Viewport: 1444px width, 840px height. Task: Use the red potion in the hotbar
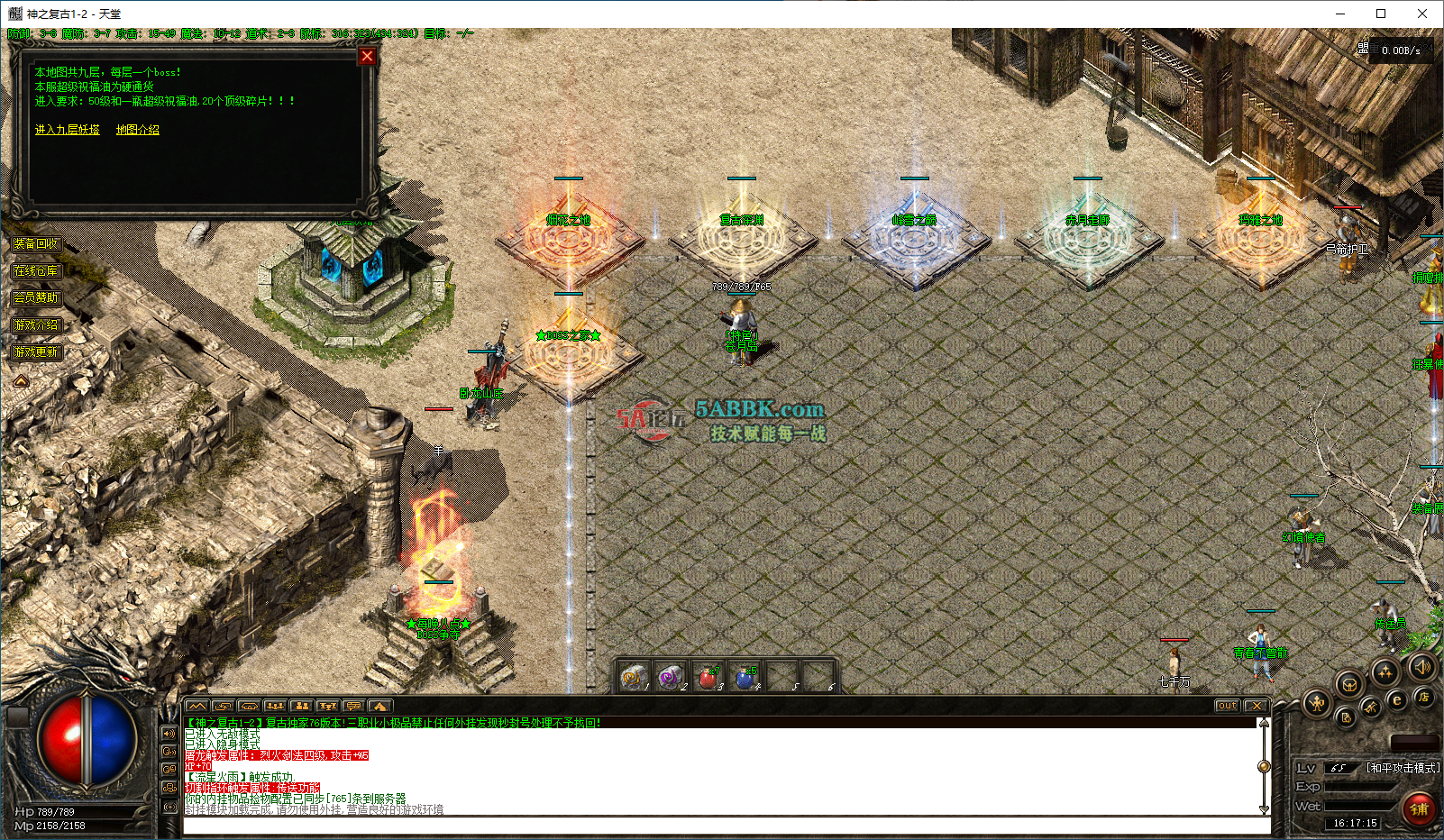pos(708,677)
